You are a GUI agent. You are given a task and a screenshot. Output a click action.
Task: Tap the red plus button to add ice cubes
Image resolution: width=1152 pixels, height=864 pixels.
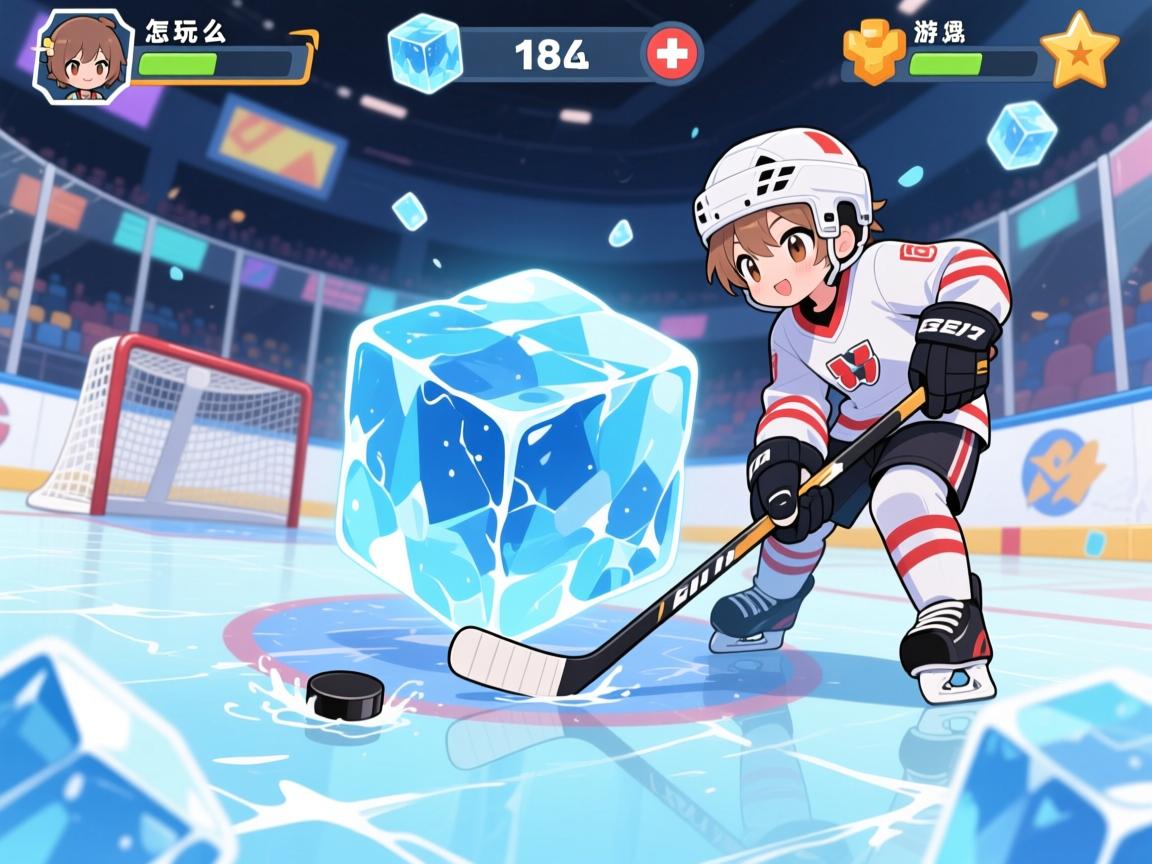point(672,54)
